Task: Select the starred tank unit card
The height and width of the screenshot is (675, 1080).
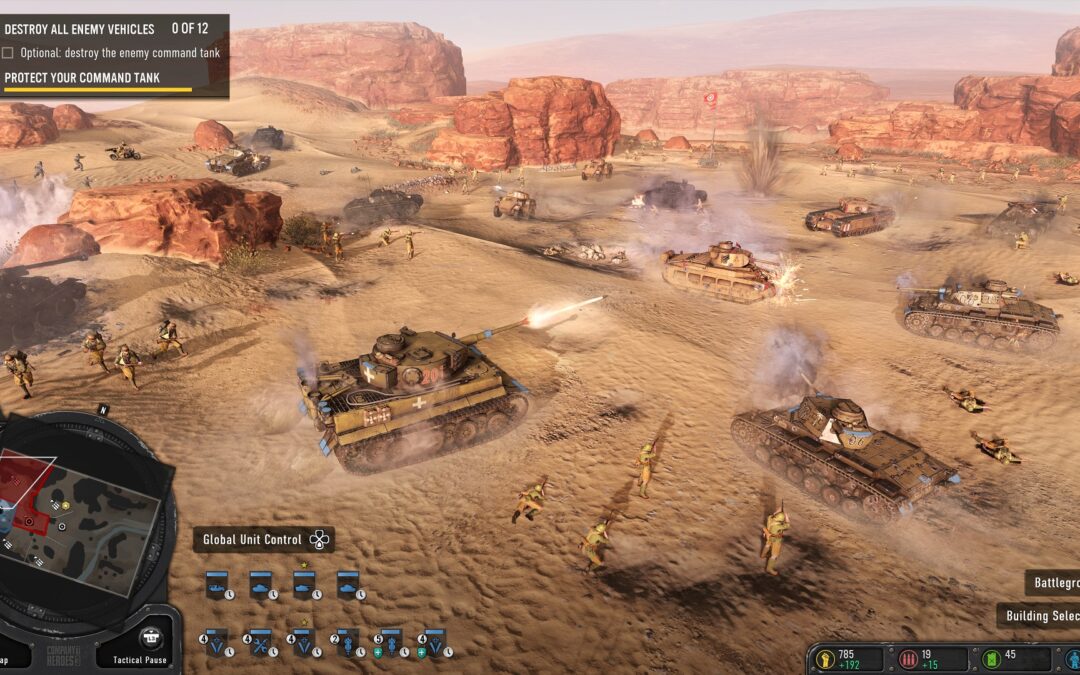Action: [304, 584]
